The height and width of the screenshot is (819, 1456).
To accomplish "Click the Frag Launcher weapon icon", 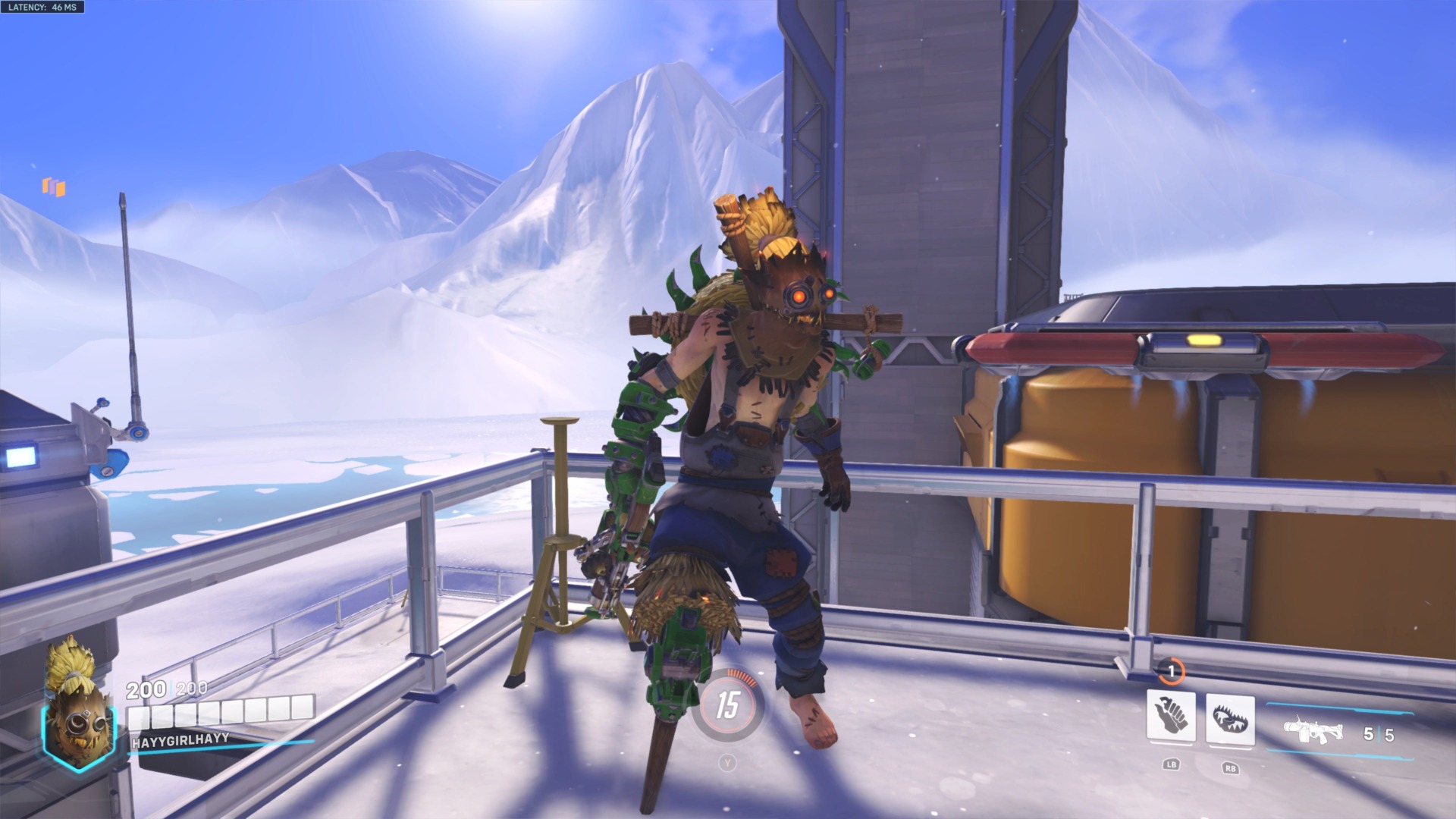I will coord(1314,733).
